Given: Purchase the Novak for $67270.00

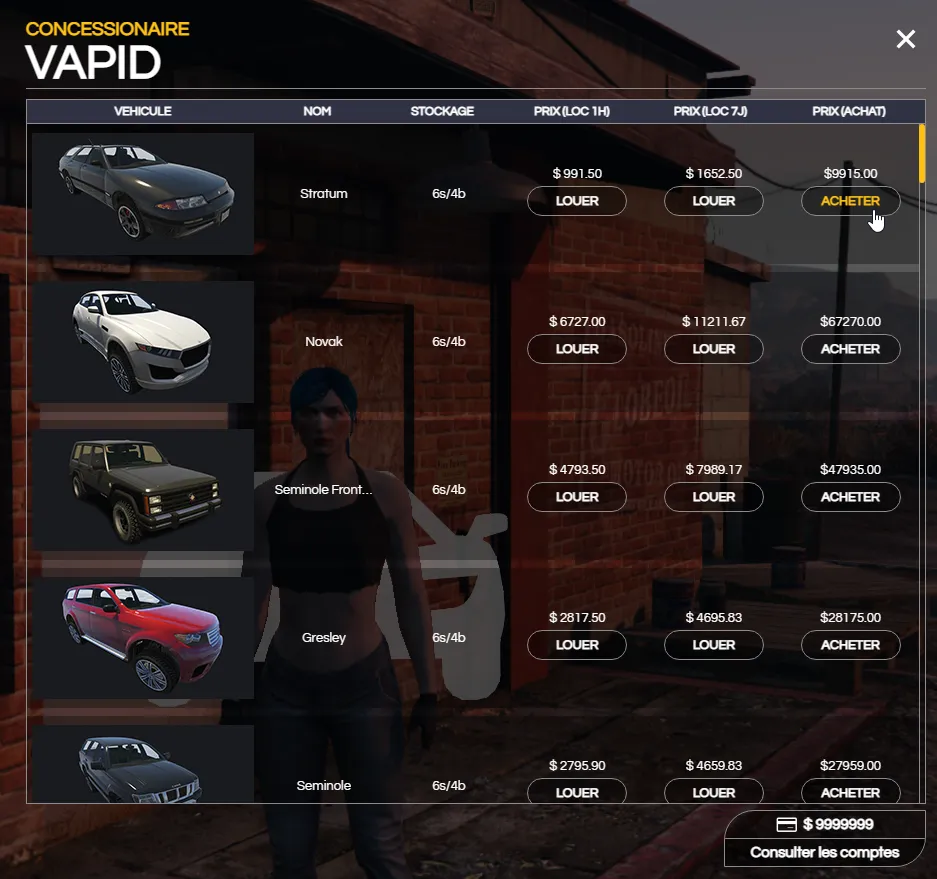Looking at the screenshot, I should [850, 349].
